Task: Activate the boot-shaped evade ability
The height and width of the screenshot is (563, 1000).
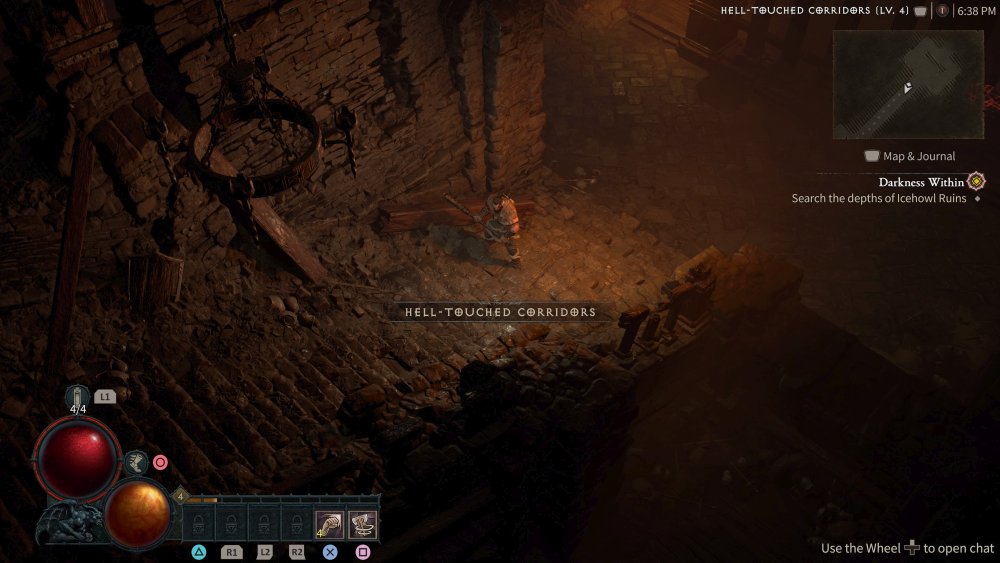Action: point(137,462)
